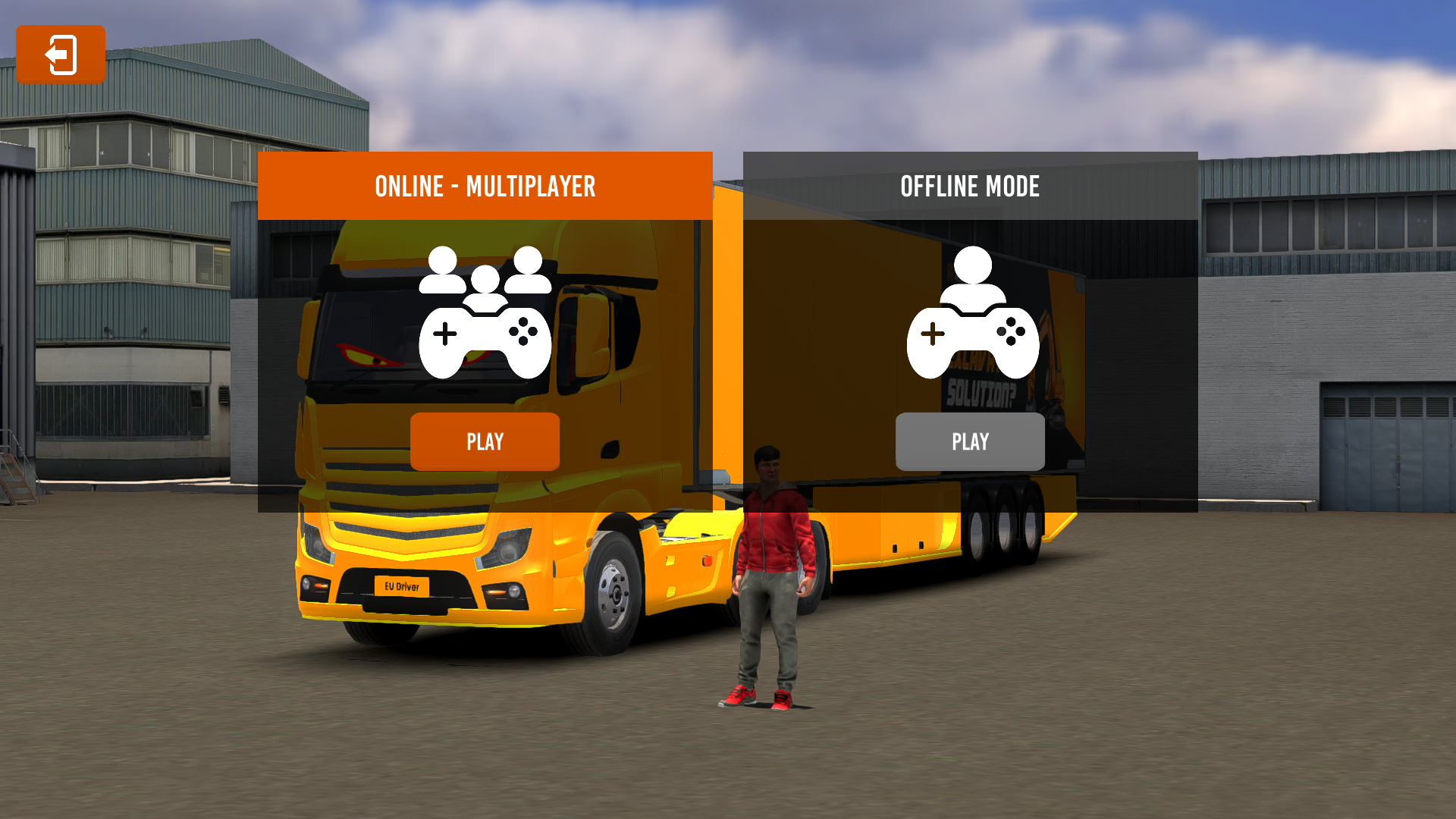Switch selection to the gray PLAY button
The width and height of the screenshot is (1456, 819).
(970, 441)
